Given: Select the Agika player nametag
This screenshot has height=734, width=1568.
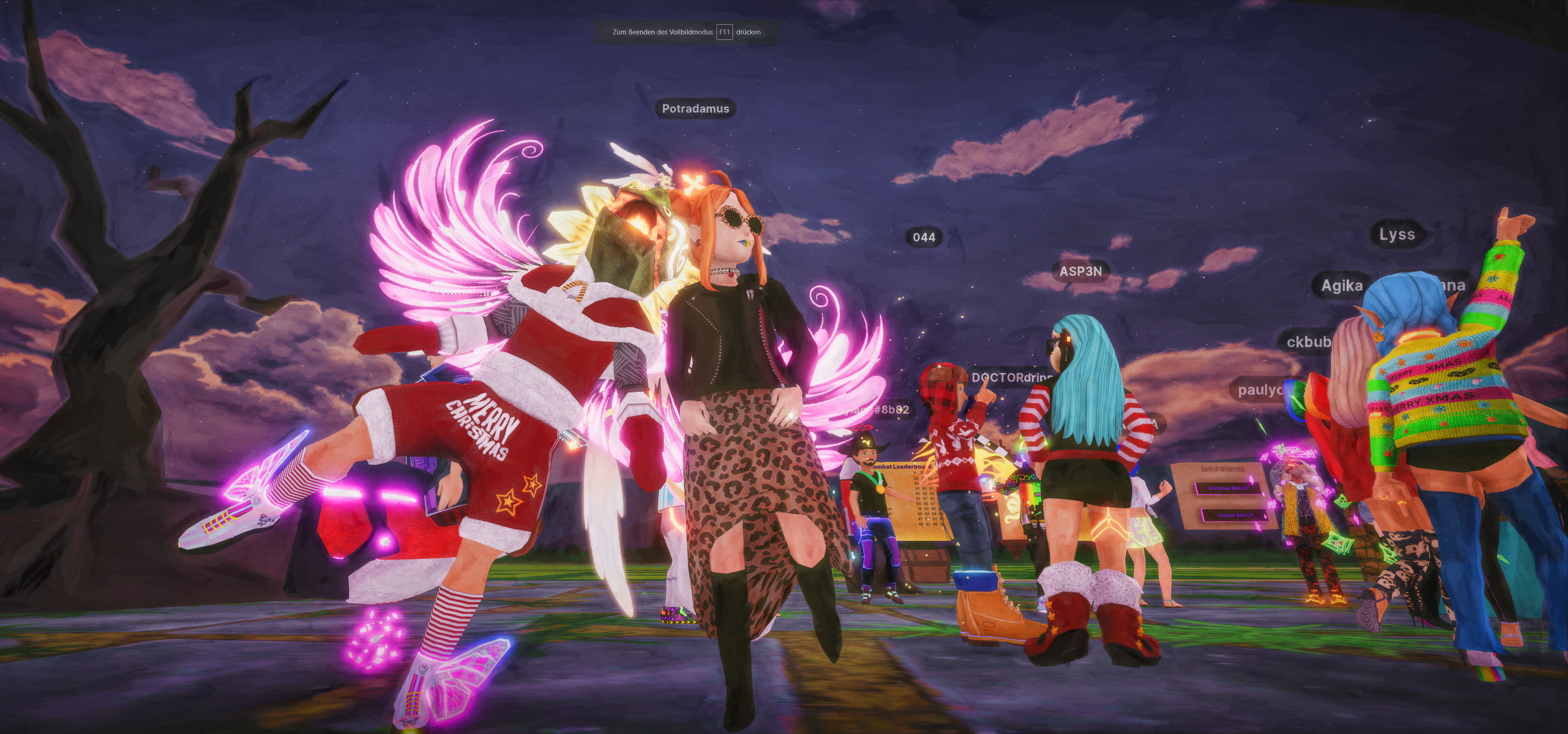Looking at the screenshot, I should coord(1341,285).
